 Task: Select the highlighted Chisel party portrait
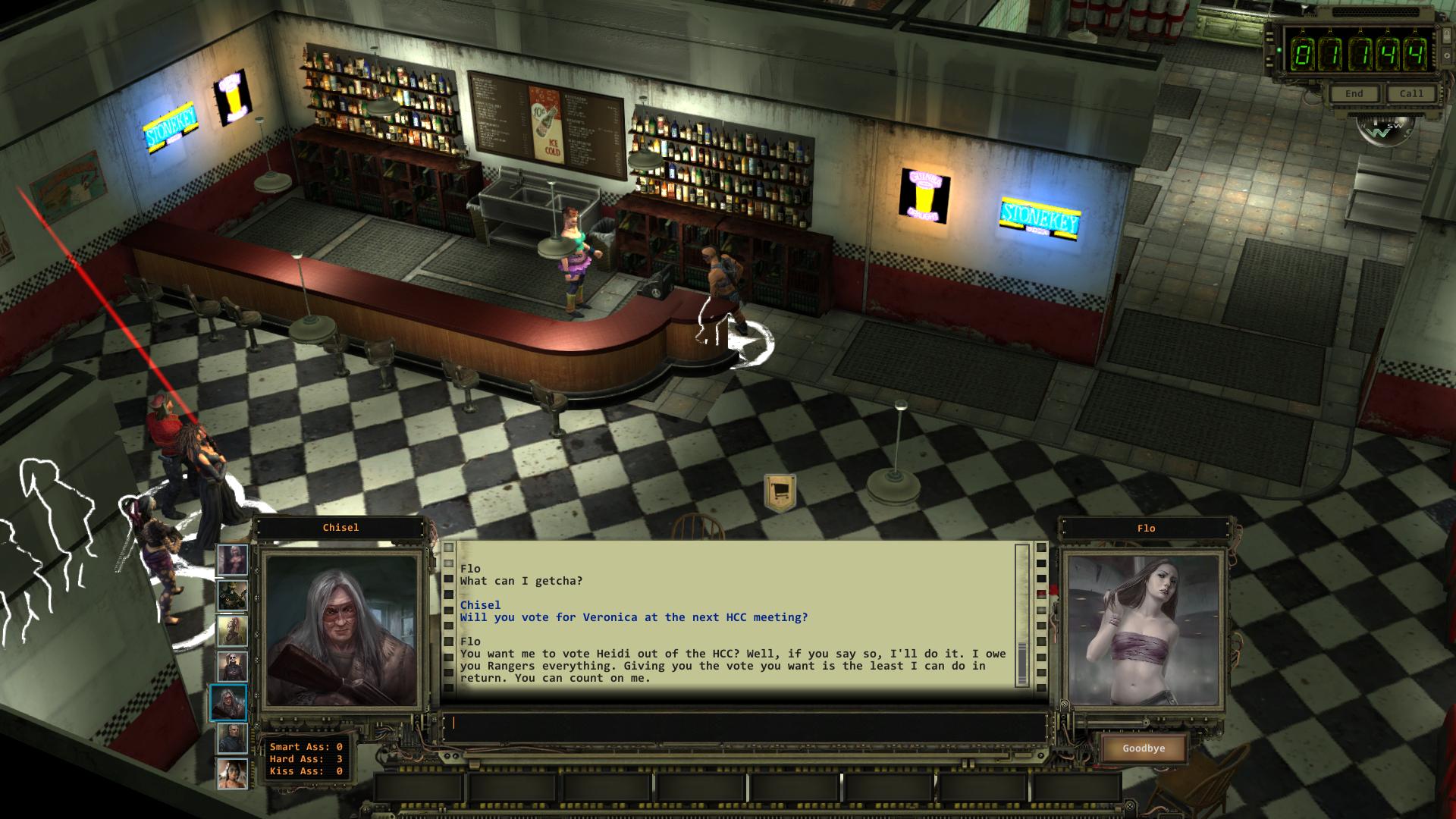228,703
